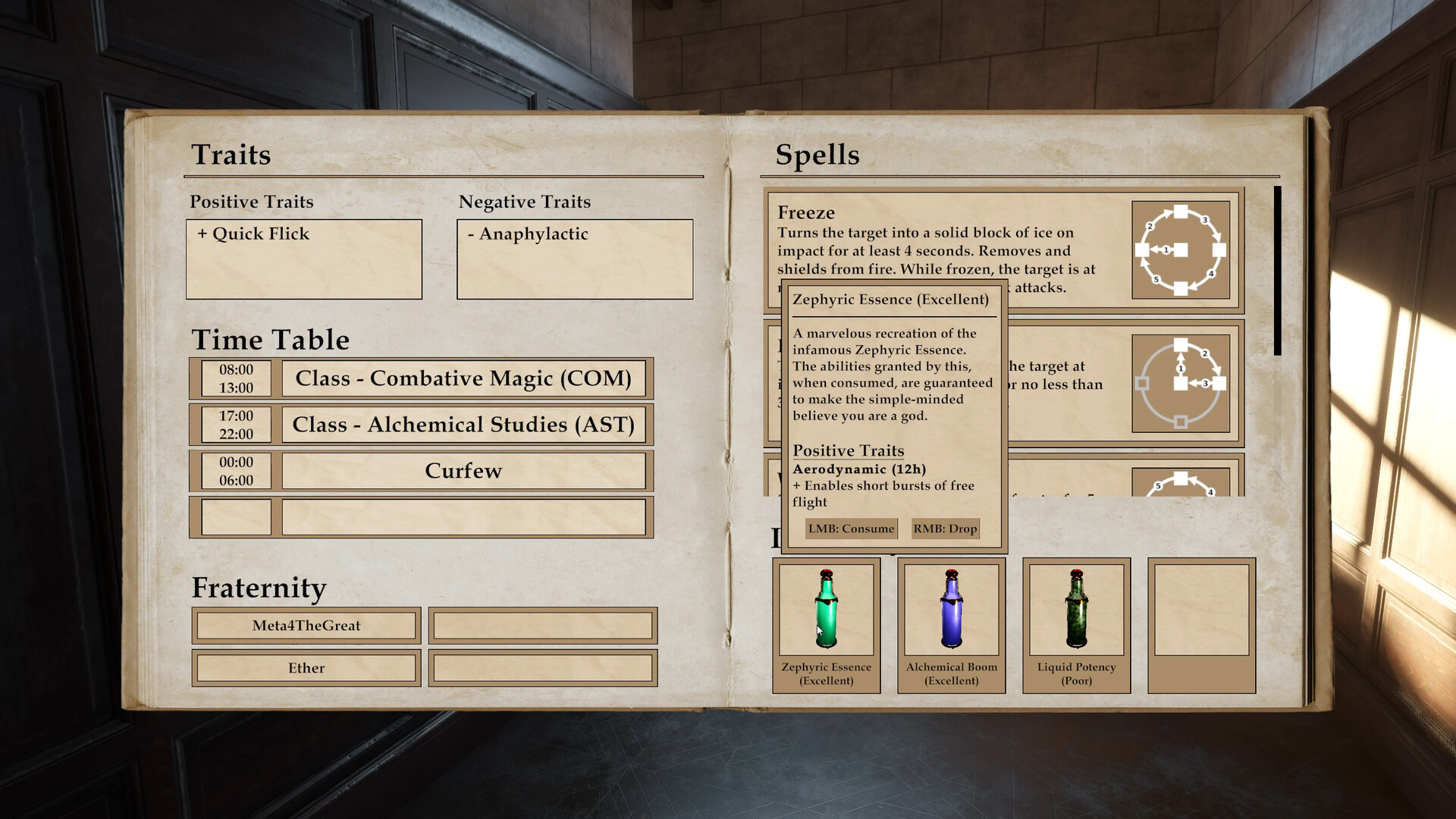Click the LMB: Consume tooltip button
The height and width of the screenshot is (819, 1456).
coord(851,529)
